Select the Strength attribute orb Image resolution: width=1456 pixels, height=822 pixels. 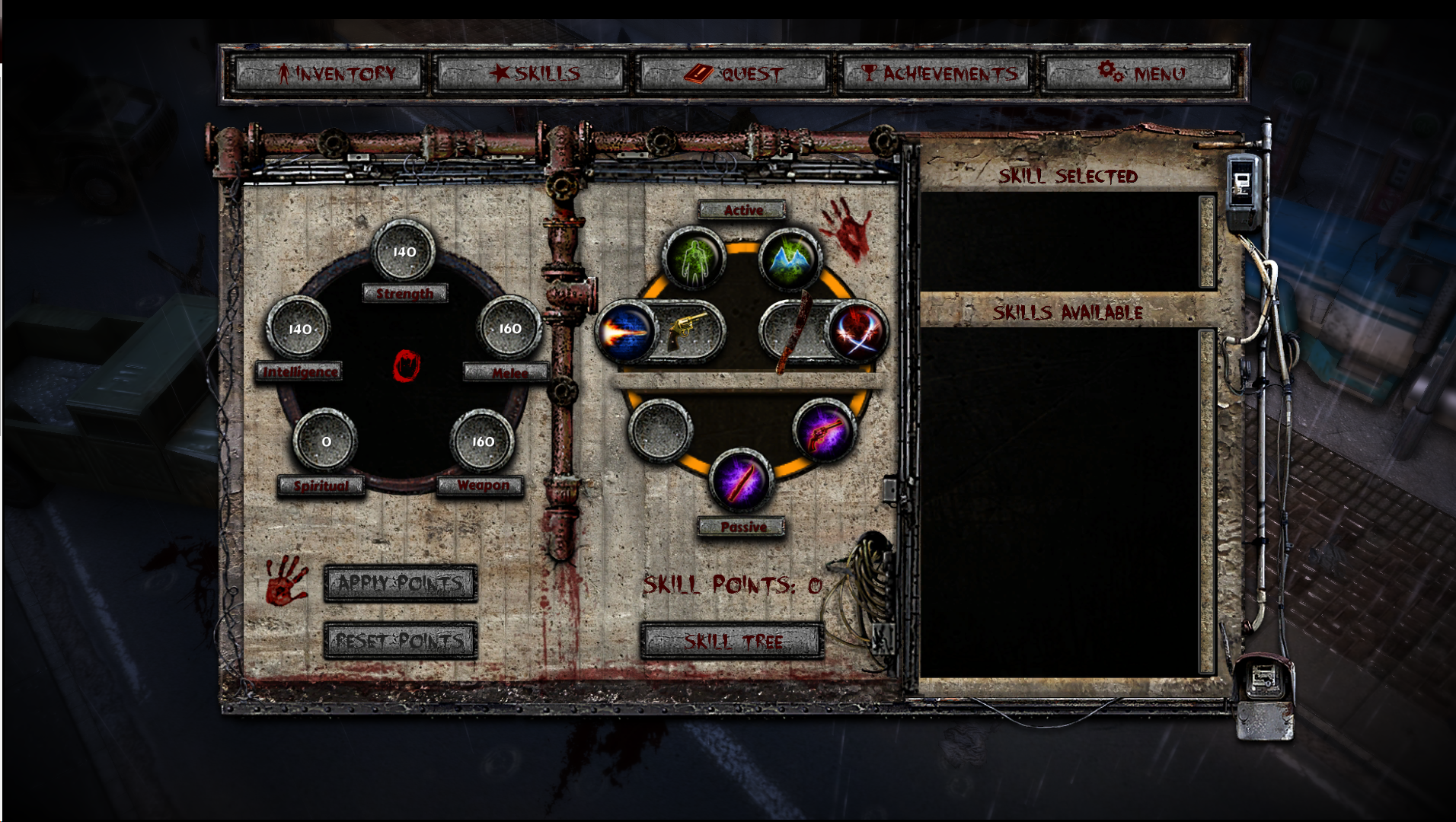[404, 251]
